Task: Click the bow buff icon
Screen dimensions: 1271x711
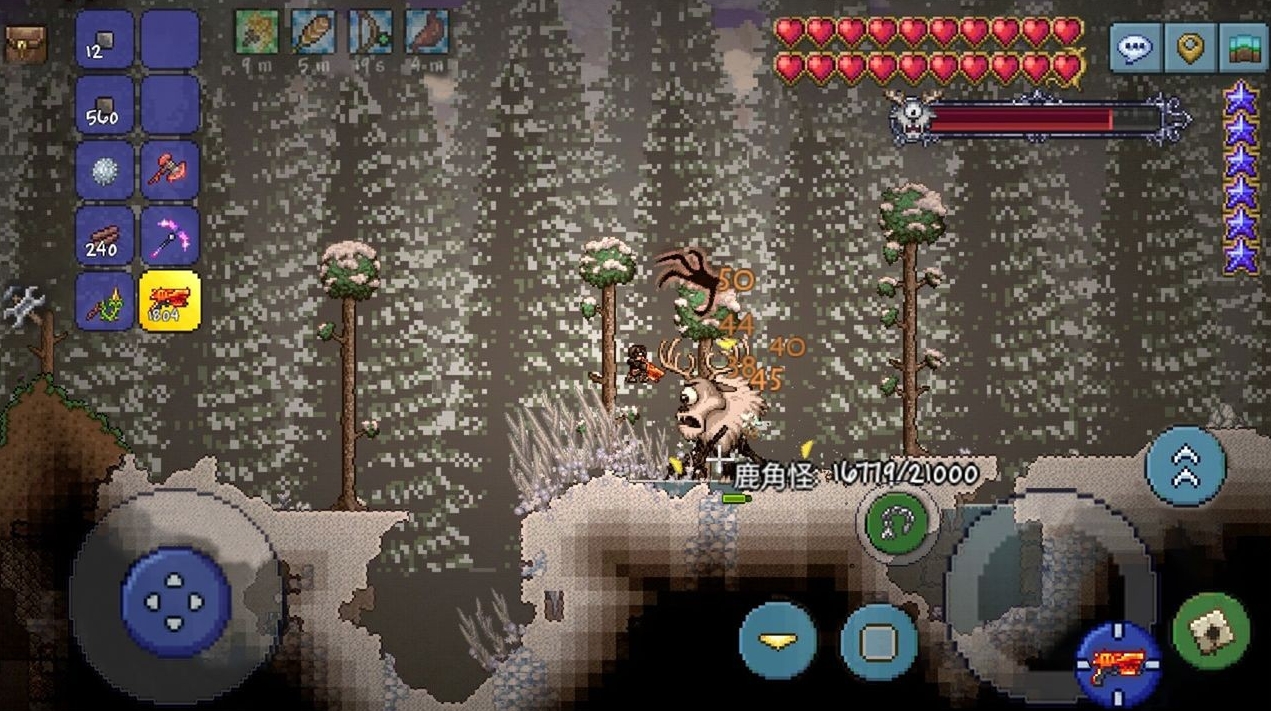Action: coord(369,32)
